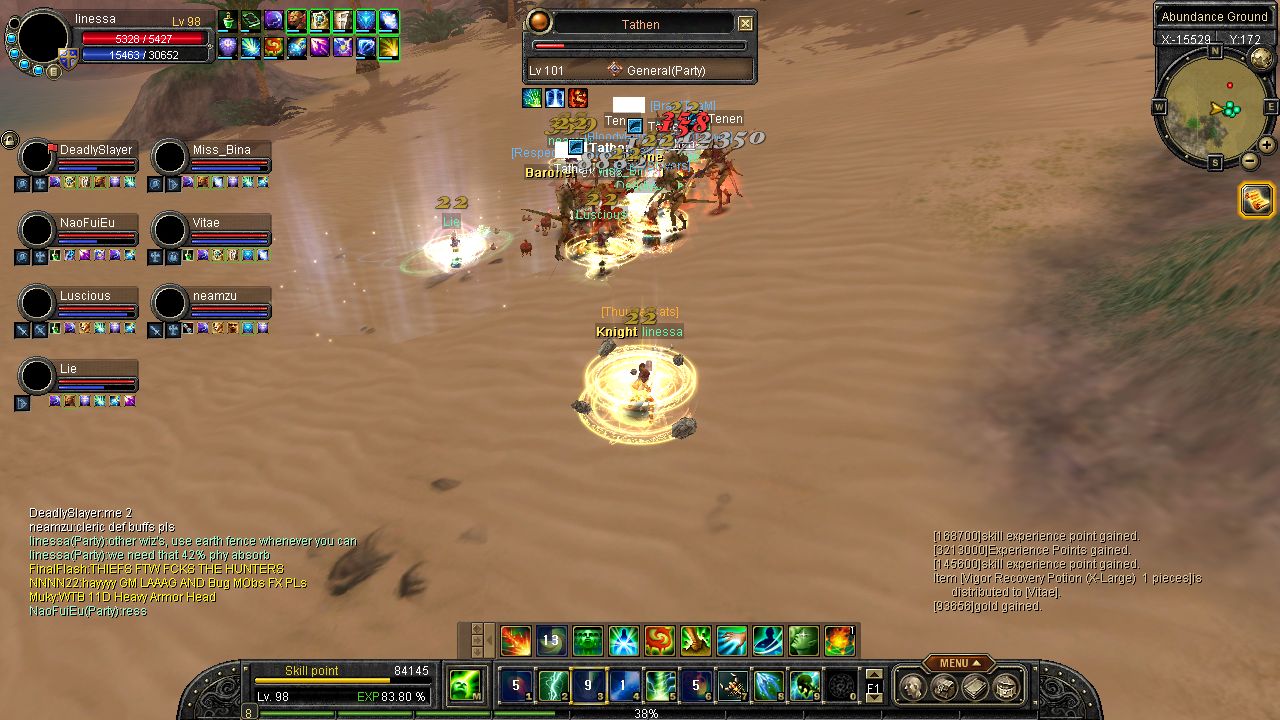Activate the green skull skill in slot 9
Viewport: 1280px width, 720px height.
point(805,685)
